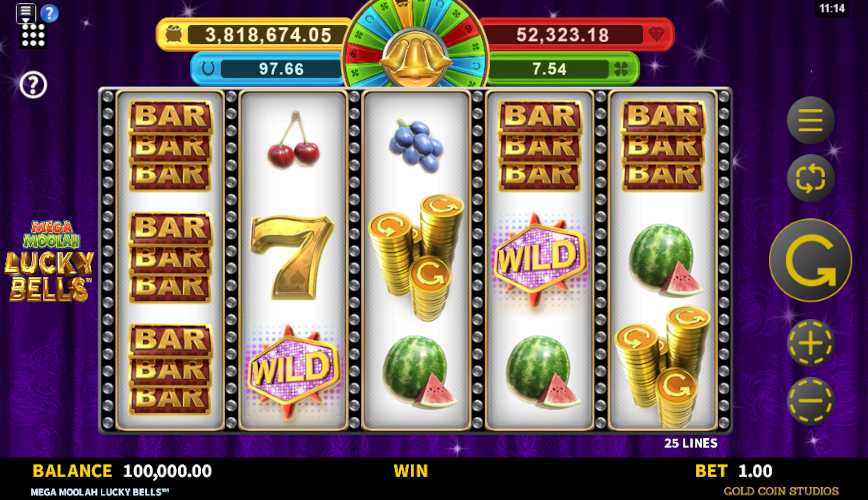The image size is (868, 500).
Task: Open the dropdown list icon at top-left
Action: [x=26, y=12]
